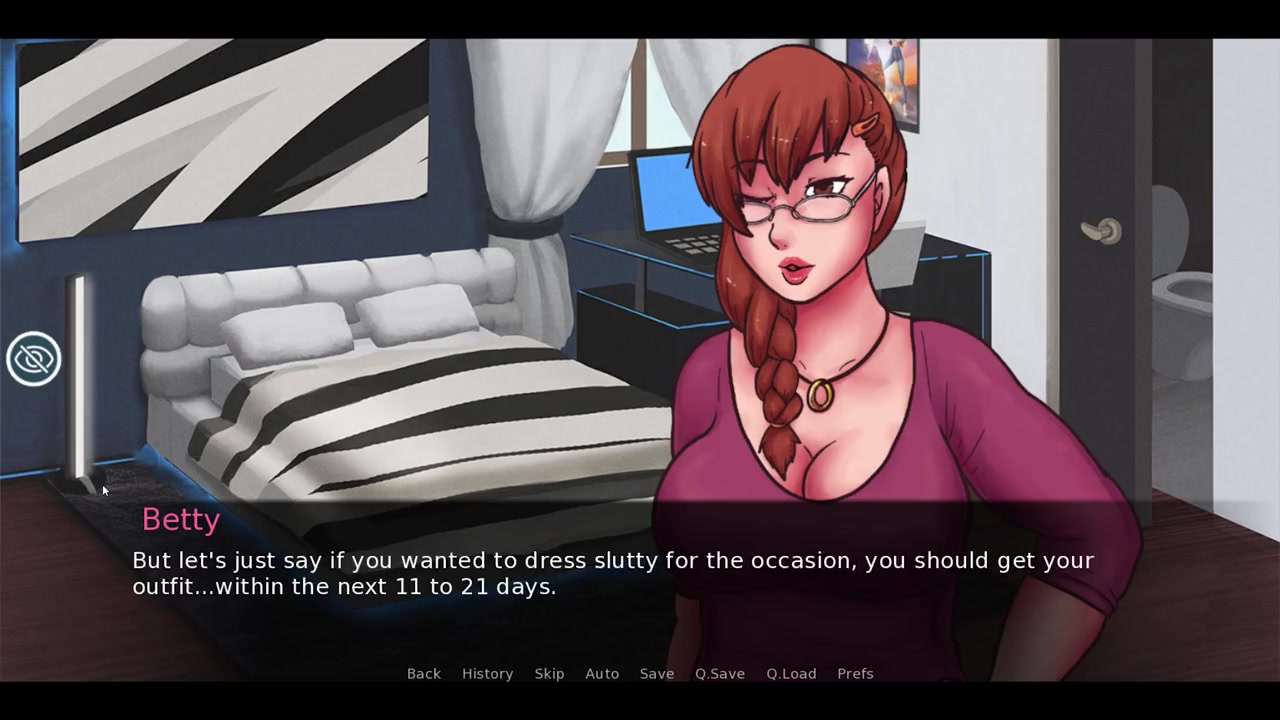Activate Skip mode
The width and height of the screenshot is (1280, 720).
click(x=549, y=674)
